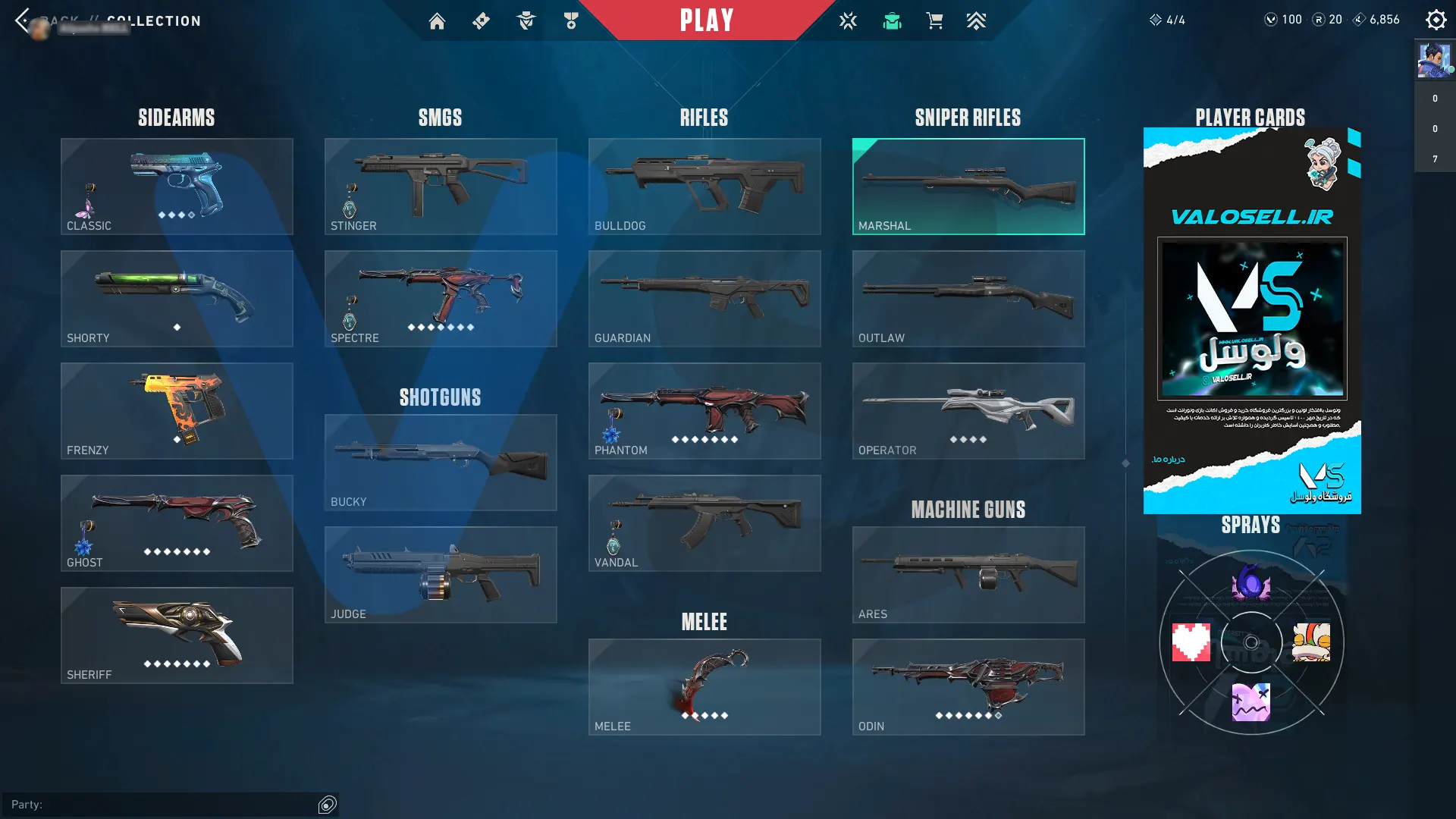Image resolution: width=1456 pixels, height=819 pixels.
Task: Select the Classic sidearm slot
Action: click(x=177, y=187)
